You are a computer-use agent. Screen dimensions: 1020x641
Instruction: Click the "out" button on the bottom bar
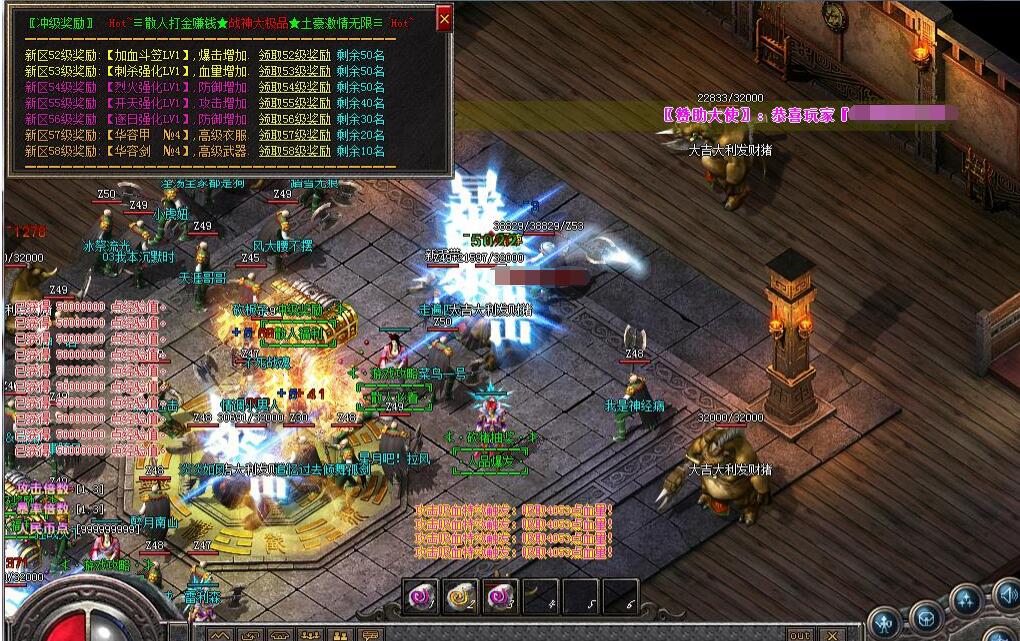point(800,635)
